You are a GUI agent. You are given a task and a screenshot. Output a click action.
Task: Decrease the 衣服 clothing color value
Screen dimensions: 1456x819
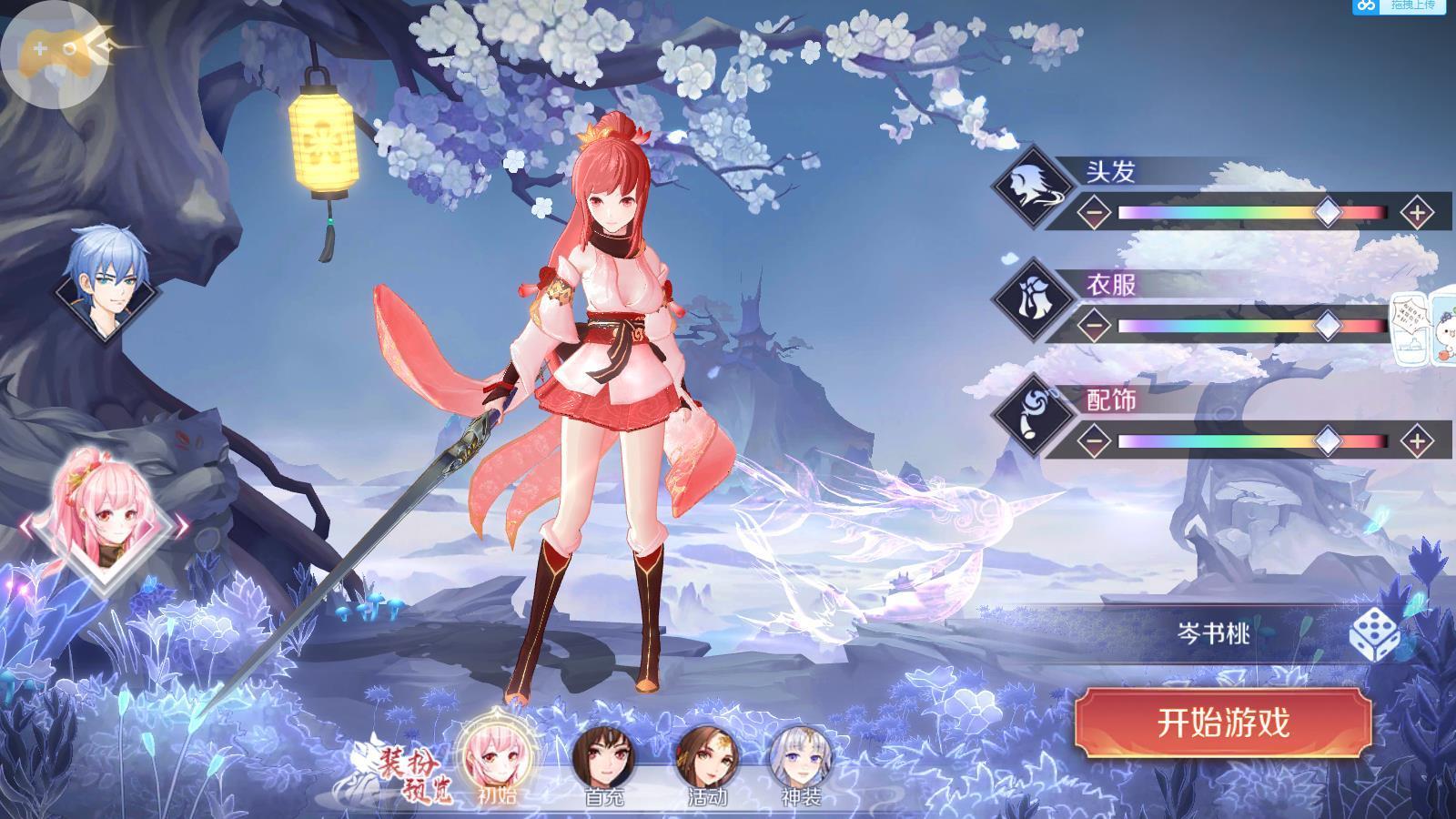tap(1095, 326)
